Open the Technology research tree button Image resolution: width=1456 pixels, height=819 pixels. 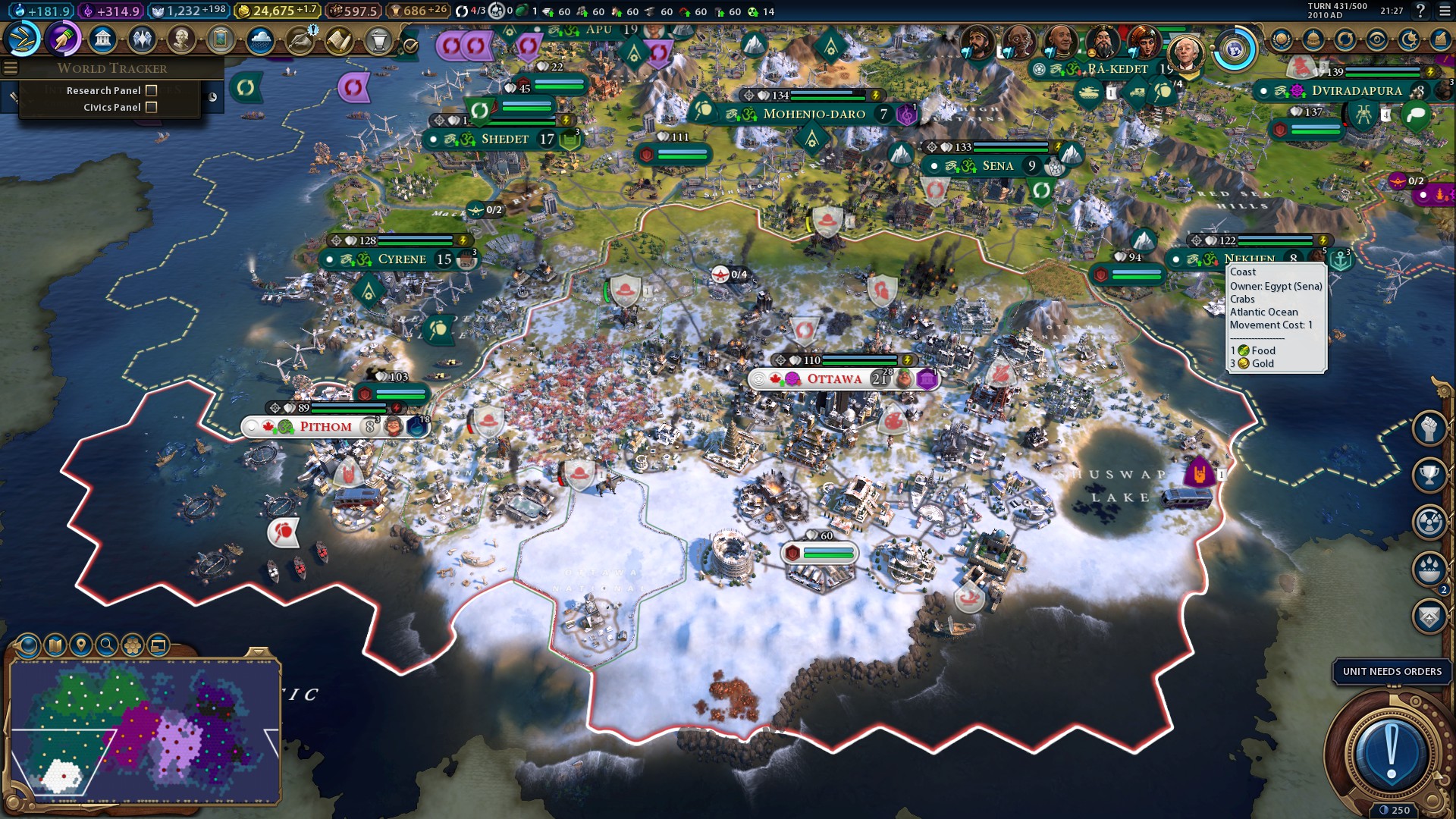pos(23,39)
